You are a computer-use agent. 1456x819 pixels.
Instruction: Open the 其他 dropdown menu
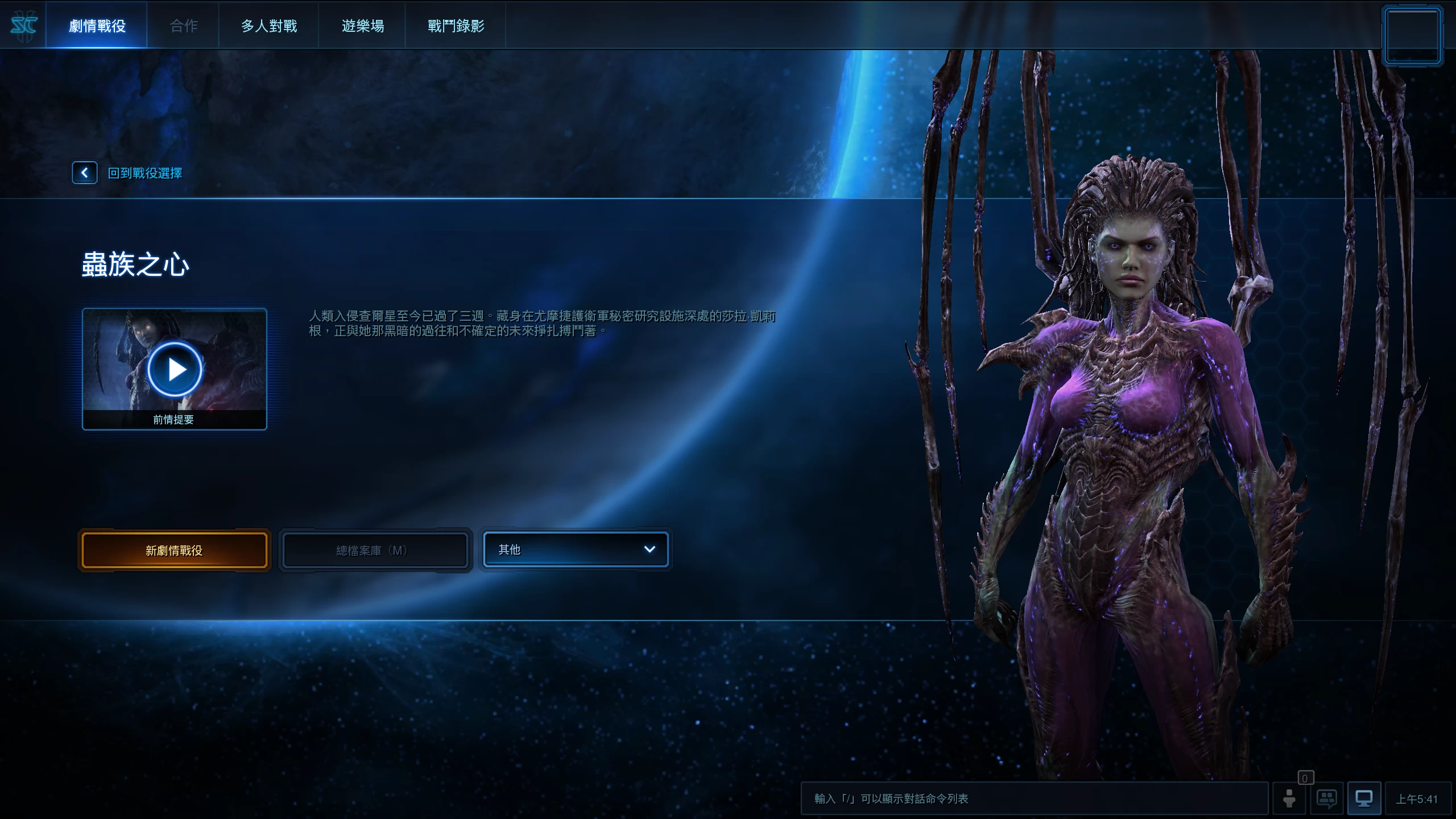(x=576, y=549)
